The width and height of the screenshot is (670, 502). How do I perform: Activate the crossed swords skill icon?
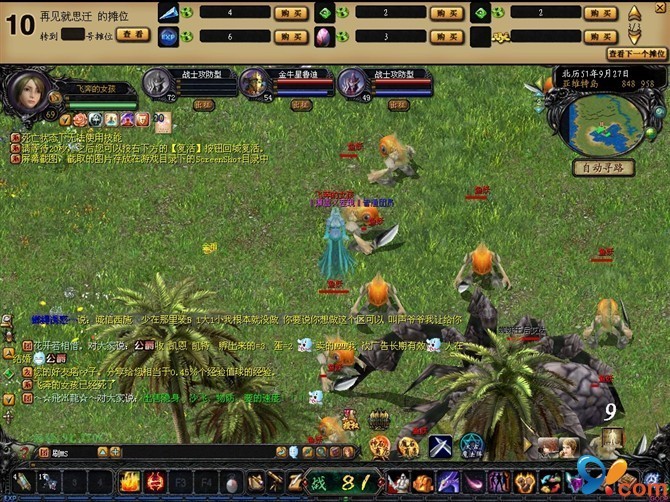[440, 446]
